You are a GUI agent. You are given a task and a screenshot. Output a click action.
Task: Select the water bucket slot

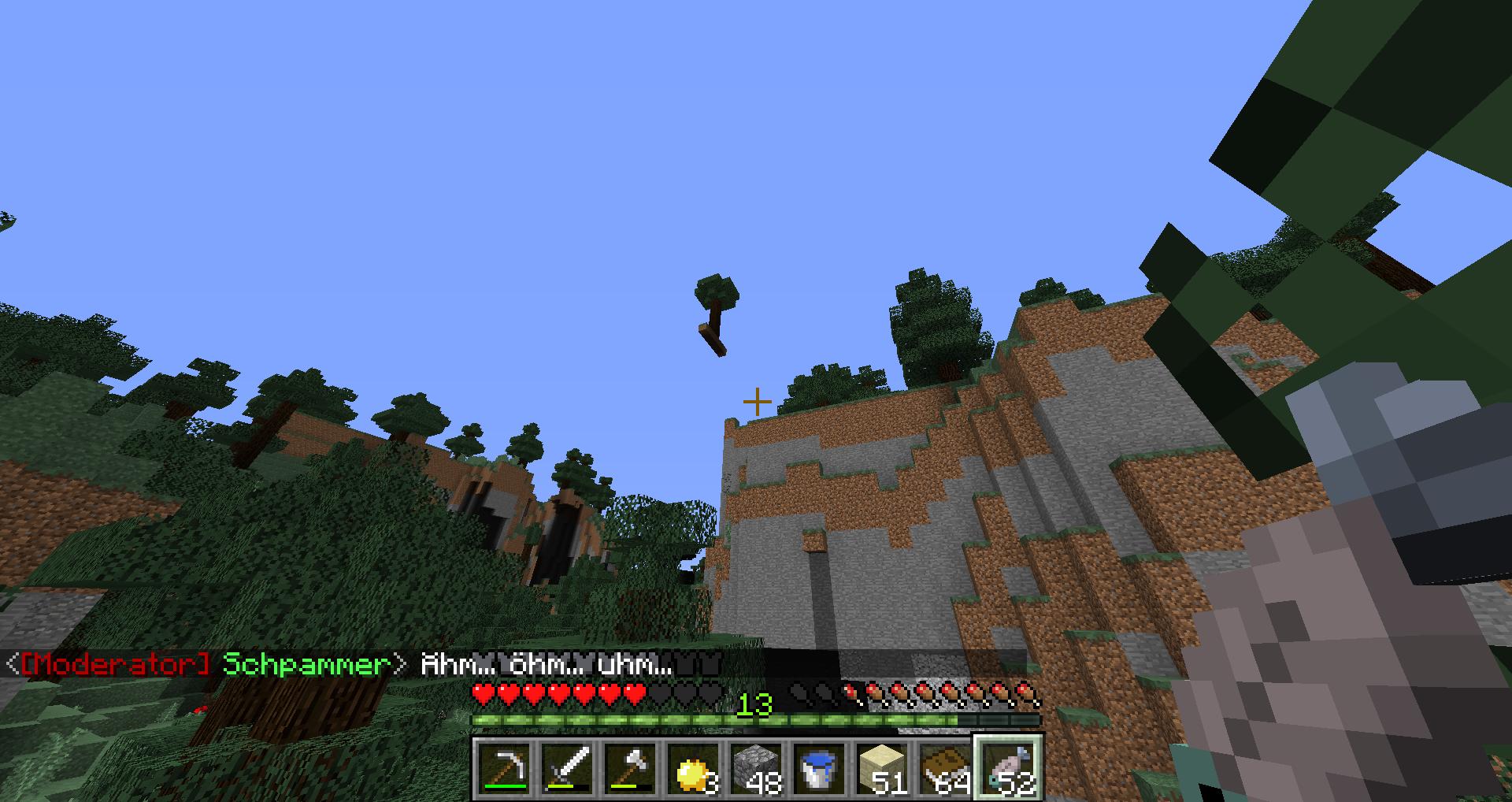click(820, 768)
